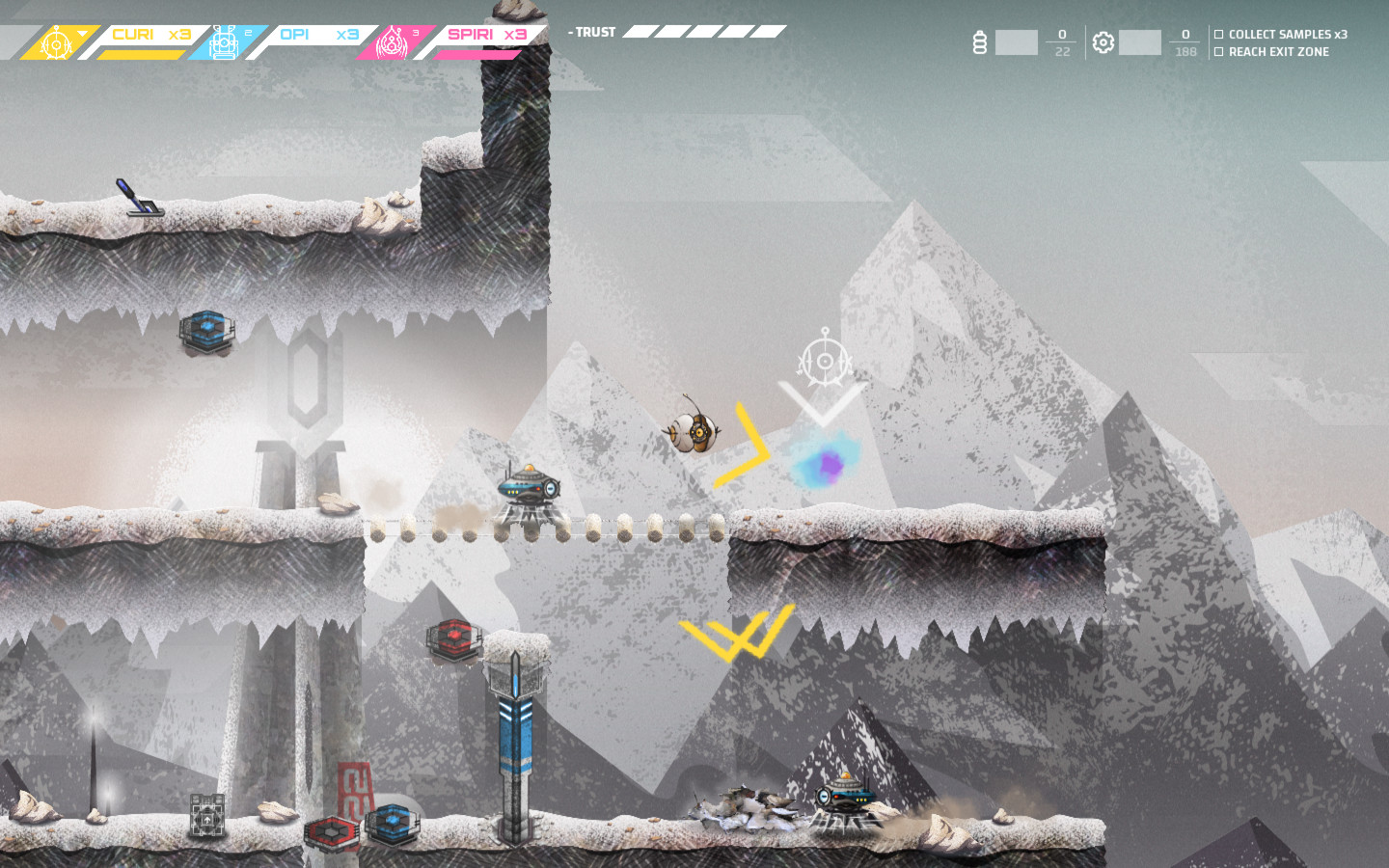
Task: Click the spaceship parked on the bridge
Action: 529,489
